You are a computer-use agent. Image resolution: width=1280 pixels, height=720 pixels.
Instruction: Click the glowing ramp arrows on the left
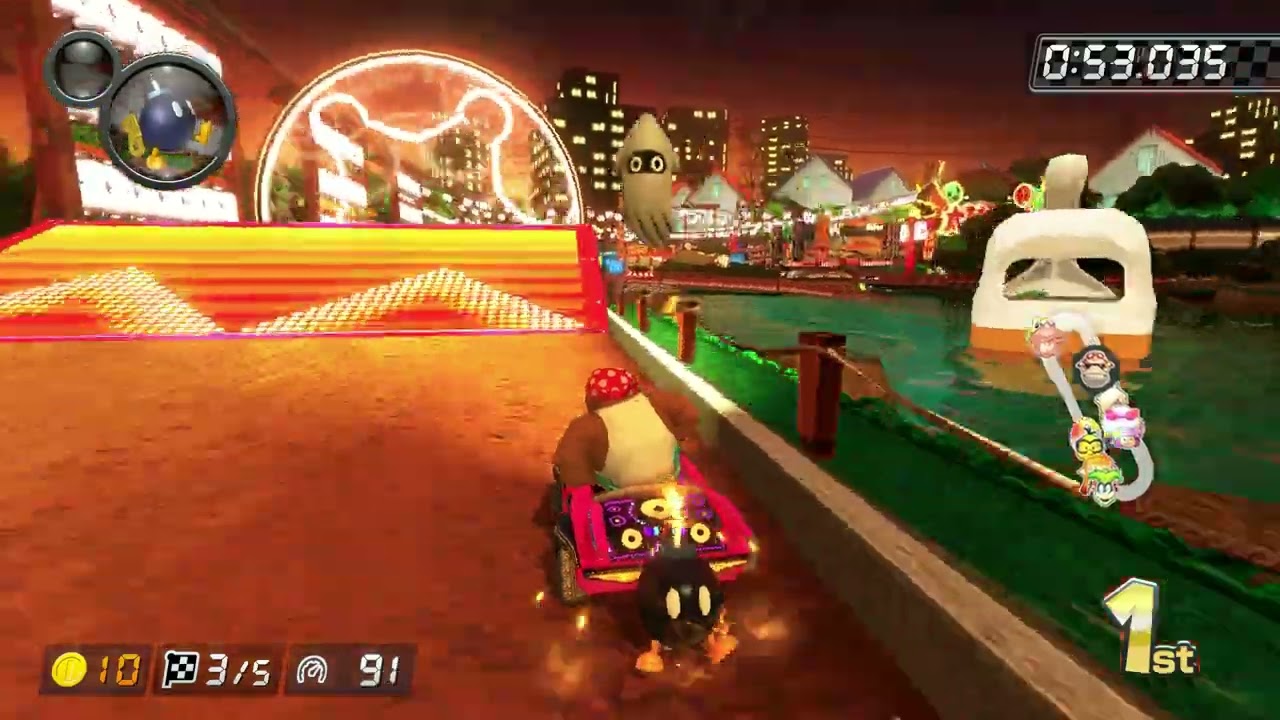(x=290, y=290)
